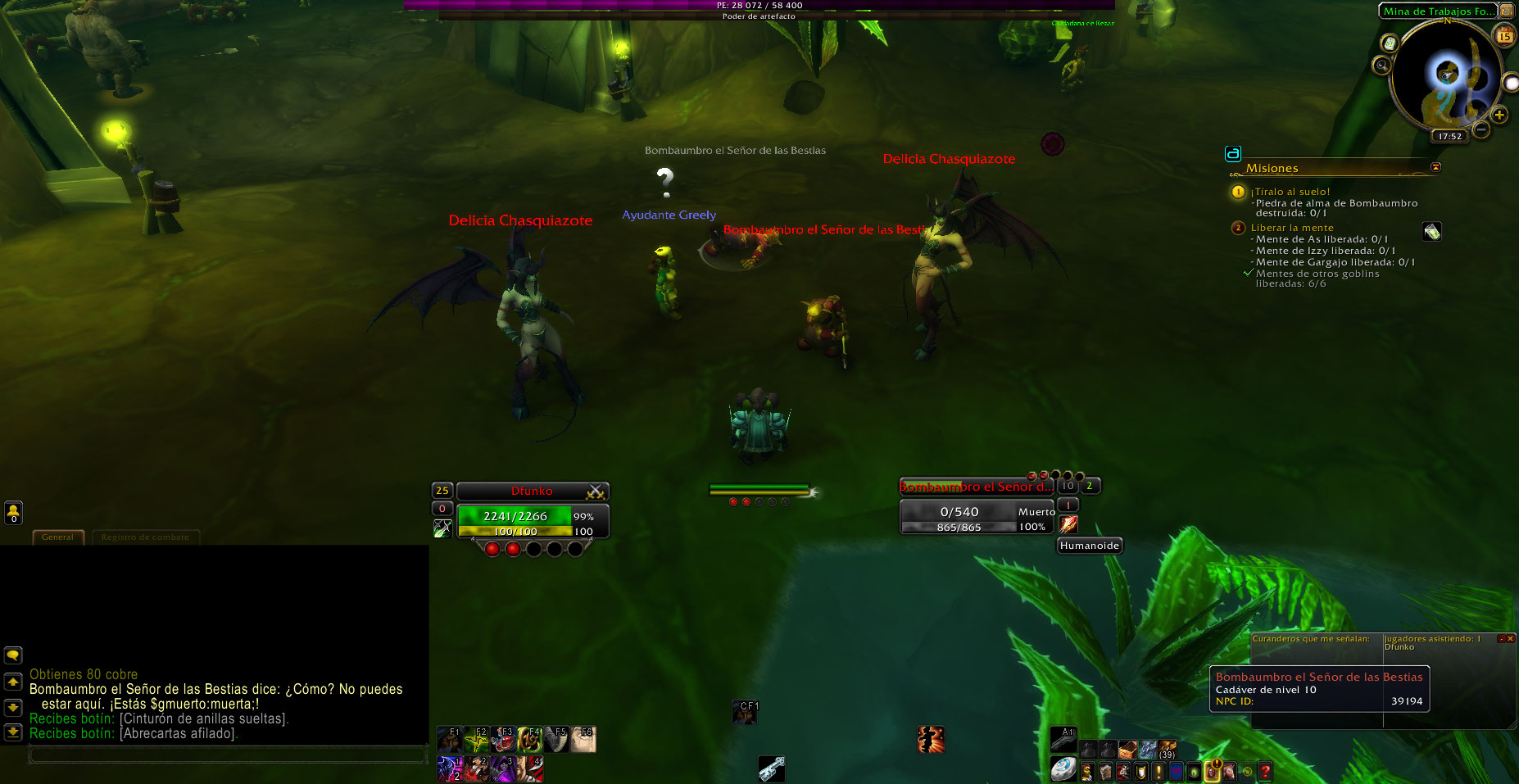The image size is (1519, 784).
Task: Activate the F3 red potion ability
Action: (503, 740)
